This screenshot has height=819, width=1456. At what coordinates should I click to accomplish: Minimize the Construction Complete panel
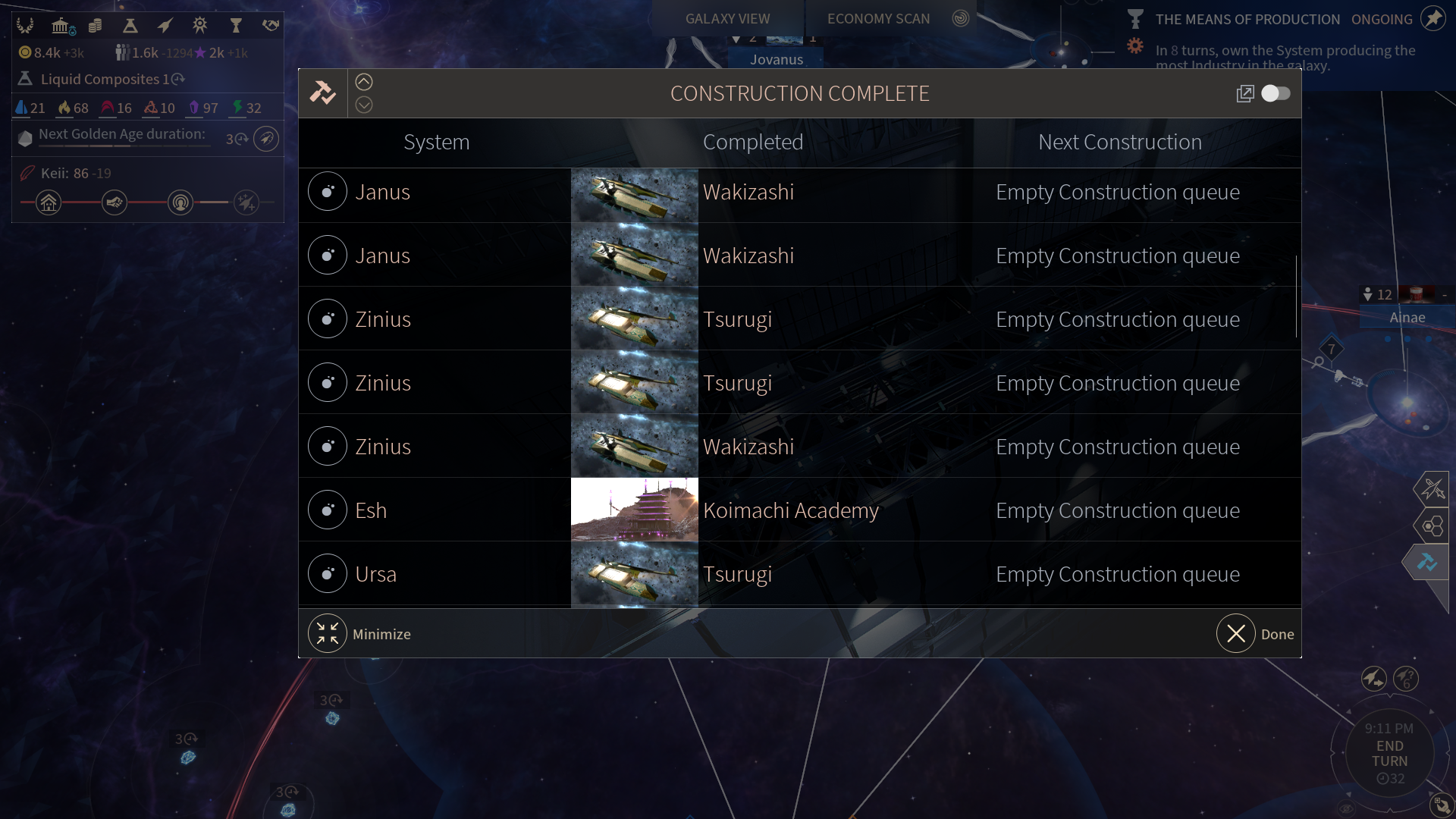coord(328,634)
